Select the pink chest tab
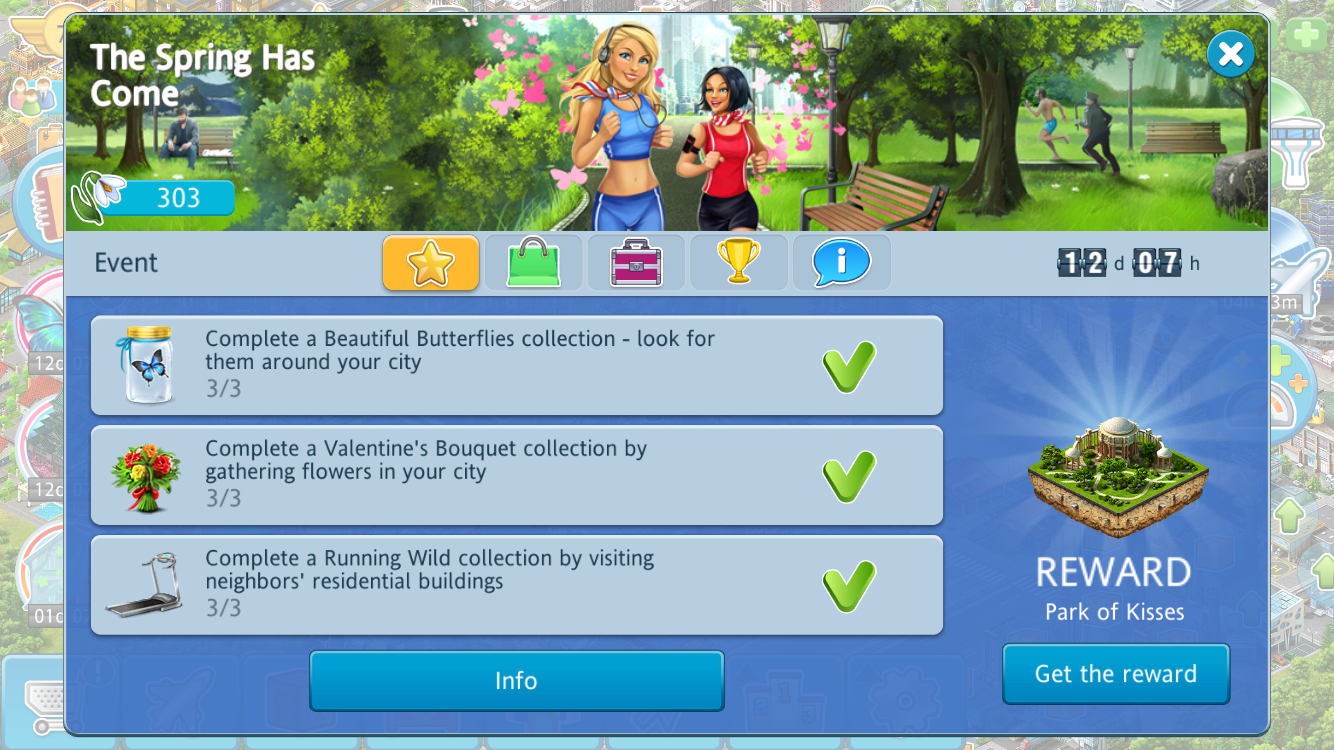Screen dimensions: 1334x750 pos(636,263)
